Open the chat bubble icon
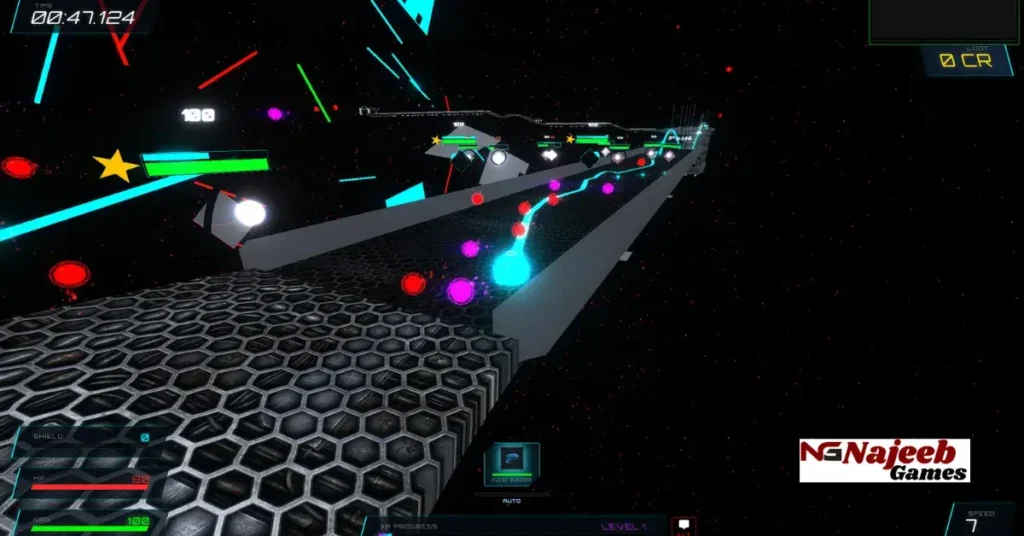 684,525
